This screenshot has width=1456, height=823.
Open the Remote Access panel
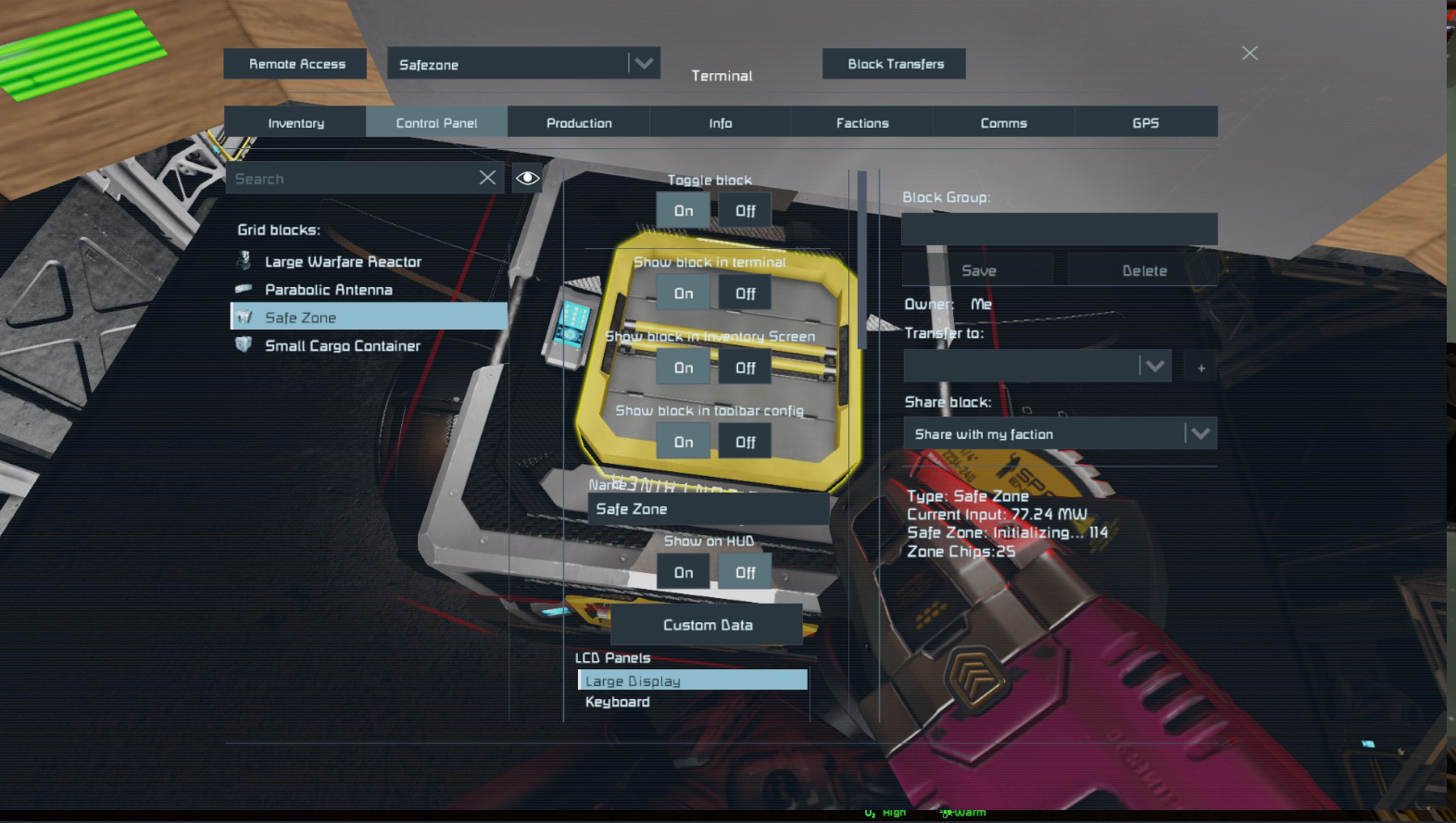coord(296,64)
